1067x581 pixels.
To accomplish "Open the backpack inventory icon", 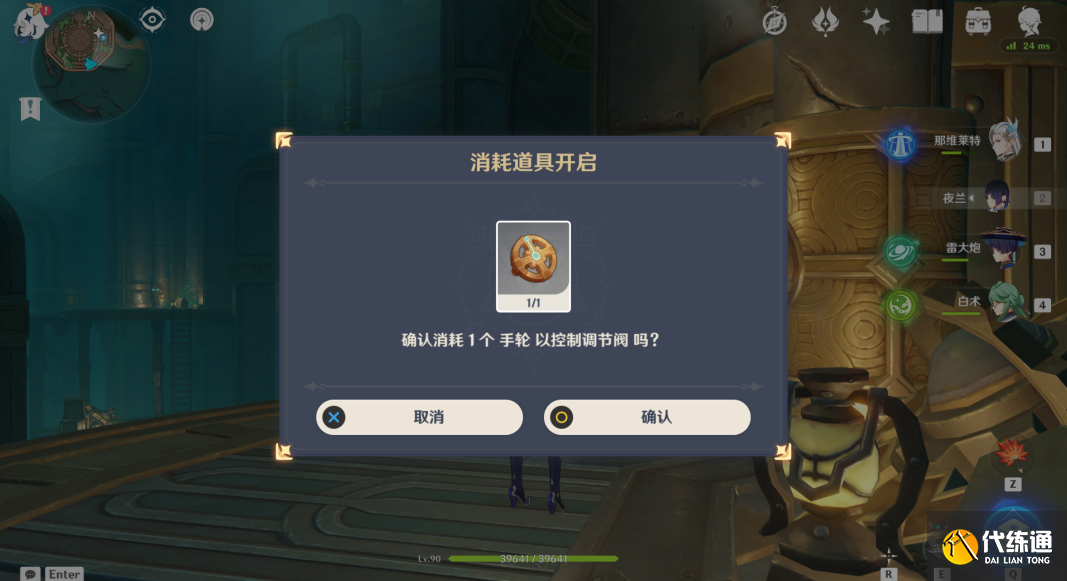I will [978, 21].
